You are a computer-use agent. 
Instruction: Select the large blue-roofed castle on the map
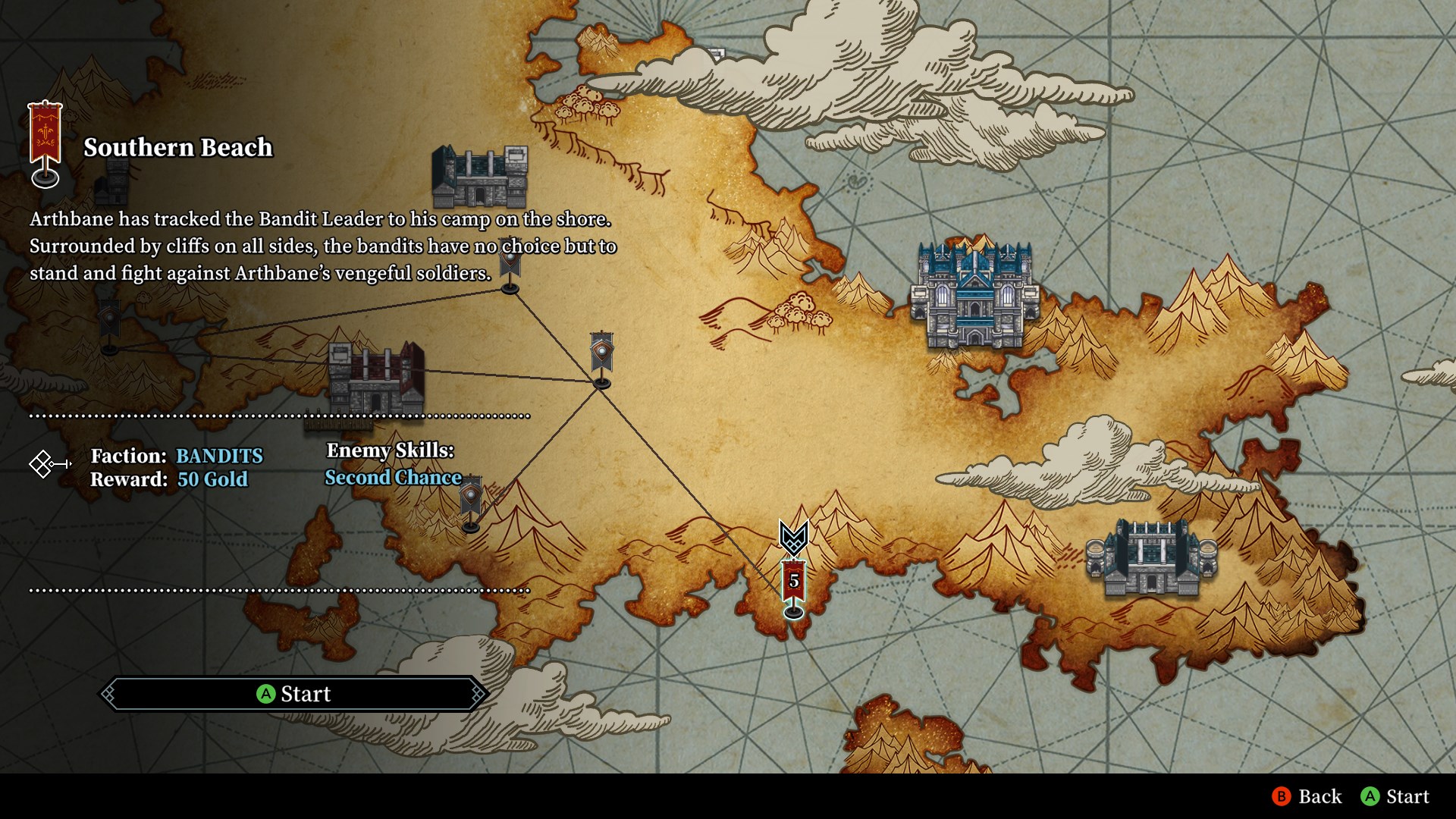pos(974,296)
